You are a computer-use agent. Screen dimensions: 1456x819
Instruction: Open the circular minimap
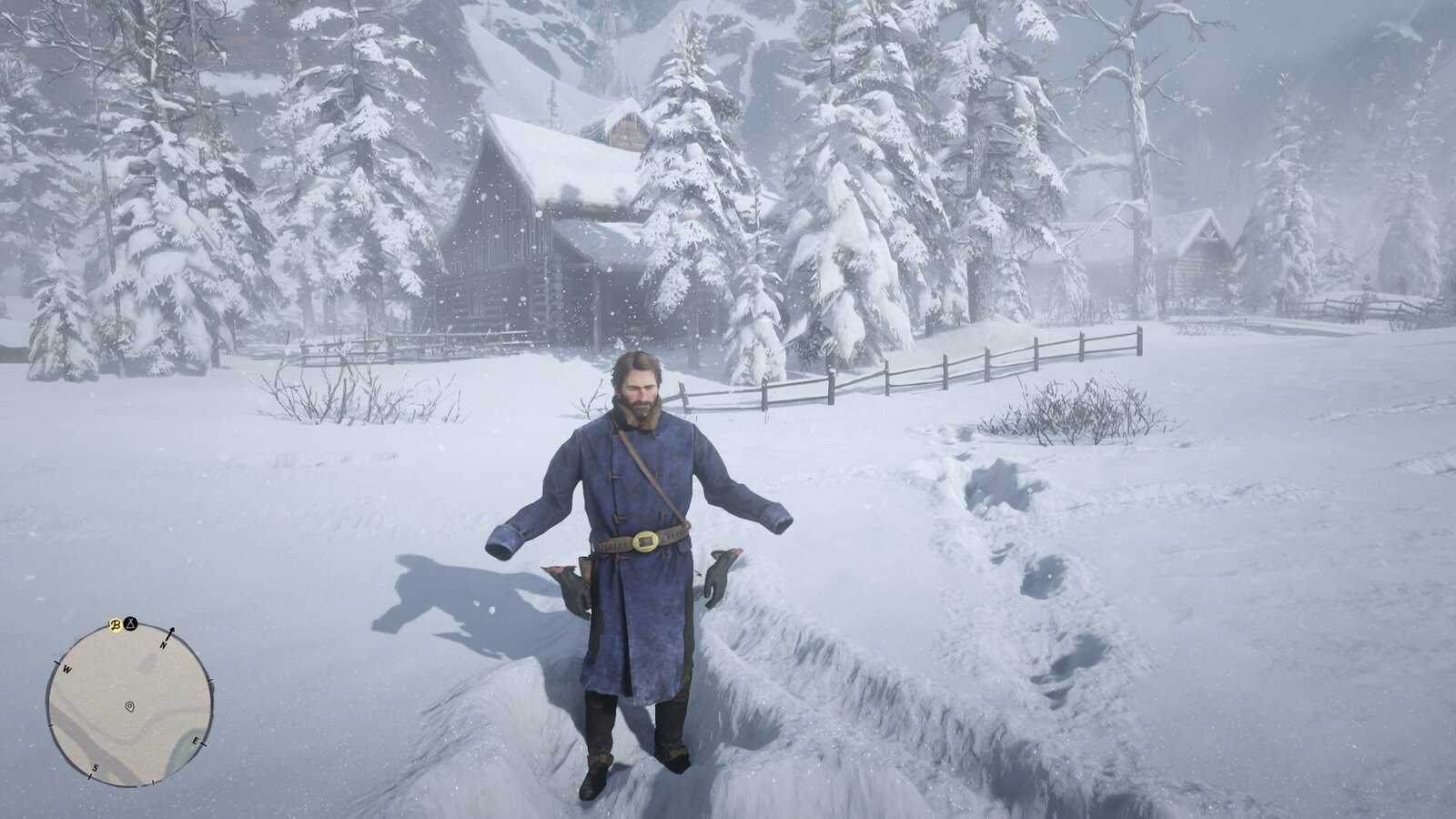pyautogui.click(x=130, y=703)
